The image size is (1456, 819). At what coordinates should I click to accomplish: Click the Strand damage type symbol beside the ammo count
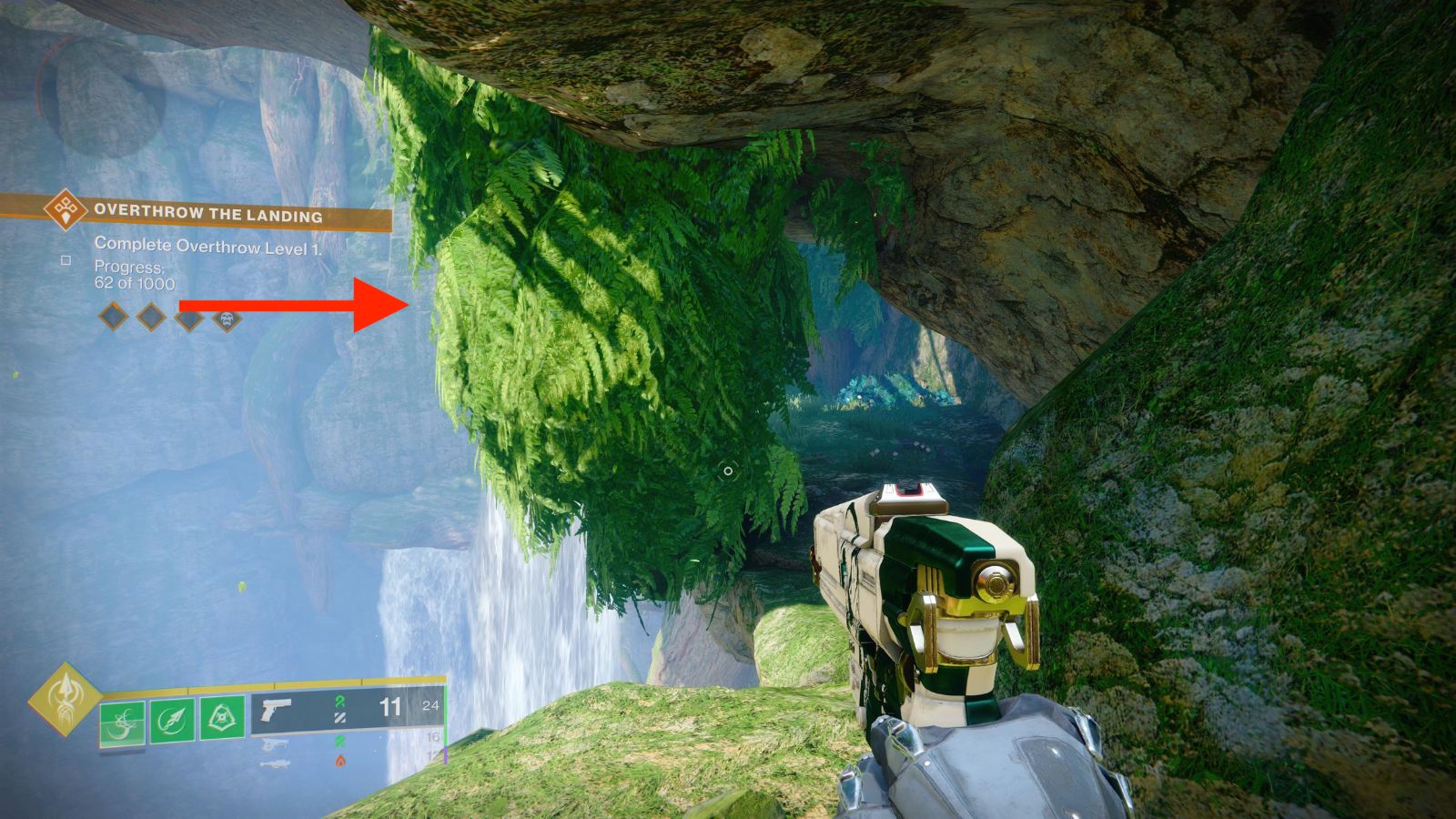point(339,703)
